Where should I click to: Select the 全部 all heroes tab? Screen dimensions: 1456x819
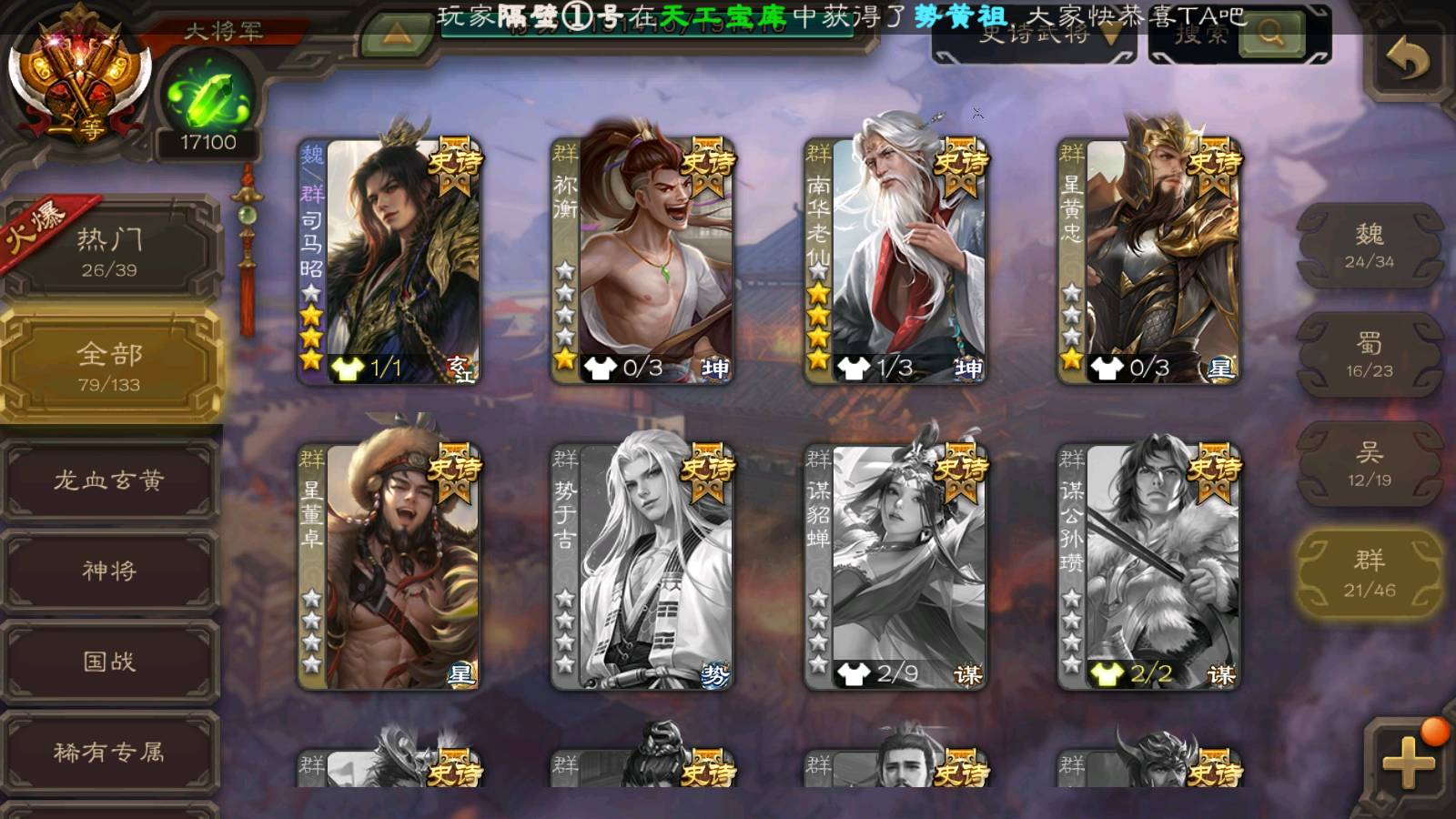point(109,366)
